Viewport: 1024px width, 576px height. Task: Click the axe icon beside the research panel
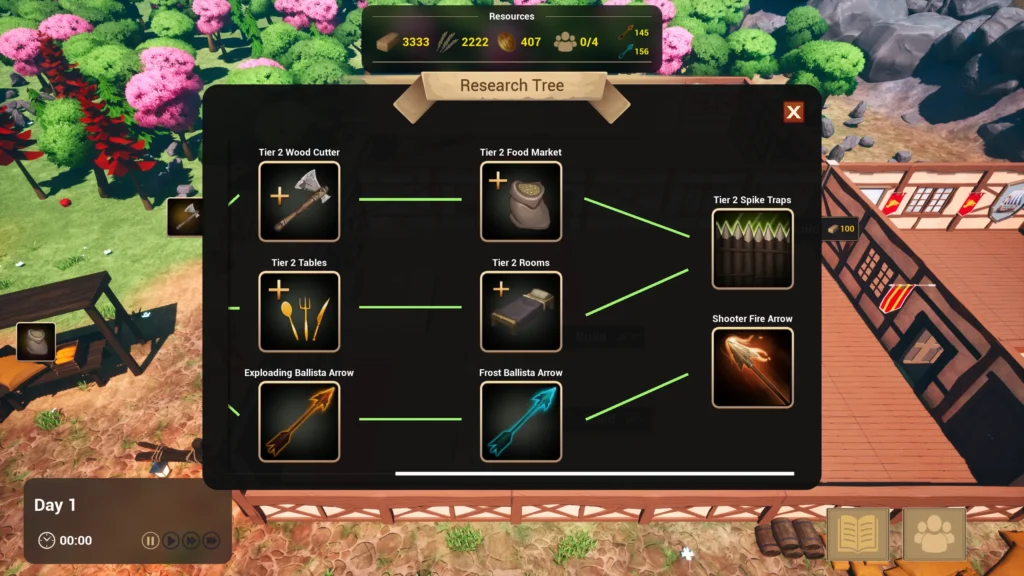(x=185, y=217)
